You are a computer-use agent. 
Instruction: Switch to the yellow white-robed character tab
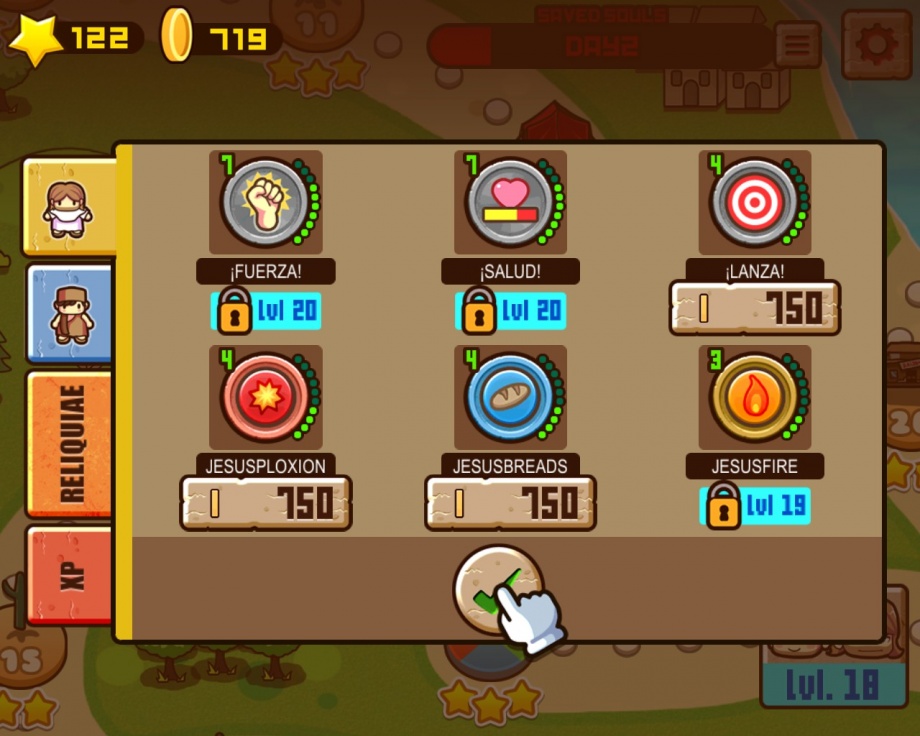tap(70, 208)
